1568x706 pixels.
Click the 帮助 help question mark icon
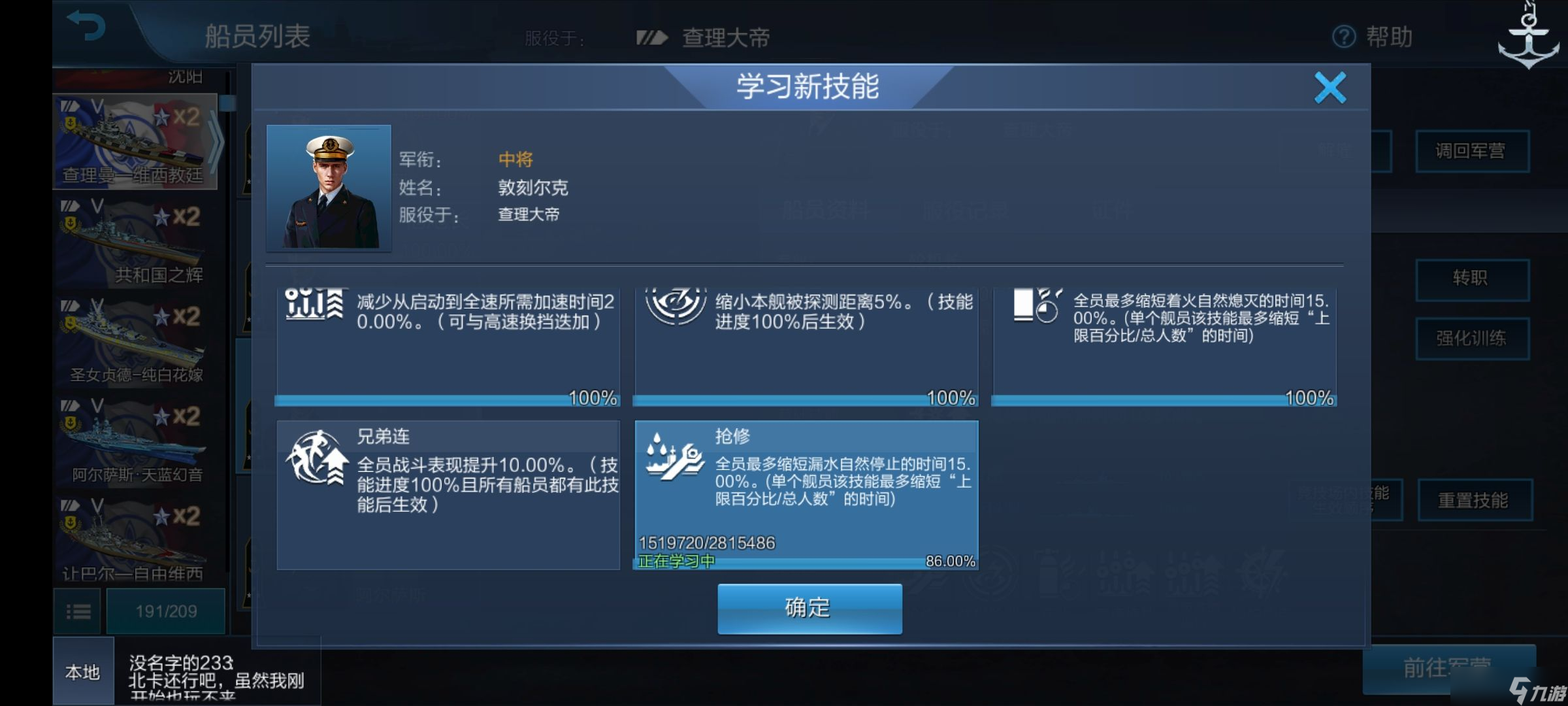tap(1342, 38)
